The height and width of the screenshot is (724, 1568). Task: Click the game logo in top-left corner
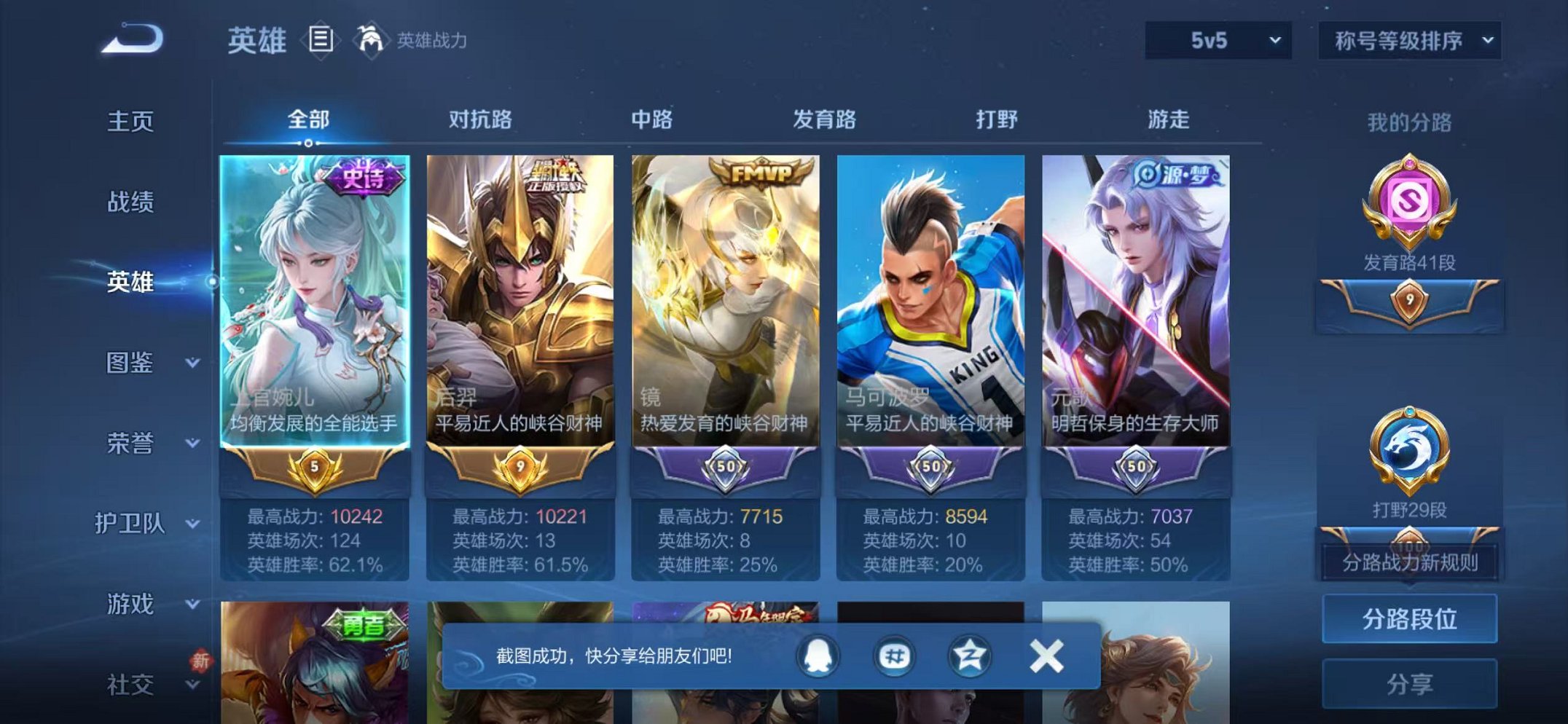[131, 40]
